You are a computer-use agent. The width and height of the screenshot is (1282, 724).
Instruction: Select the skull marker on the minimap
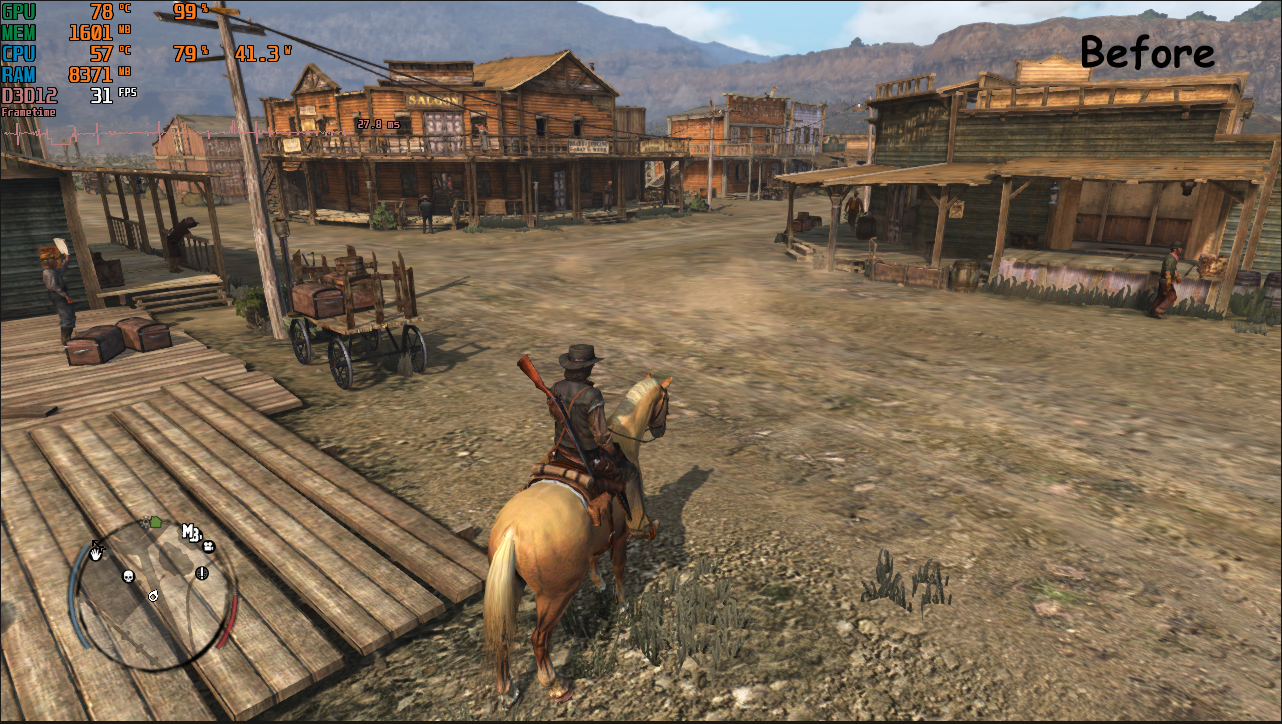[x=128, y=576]
